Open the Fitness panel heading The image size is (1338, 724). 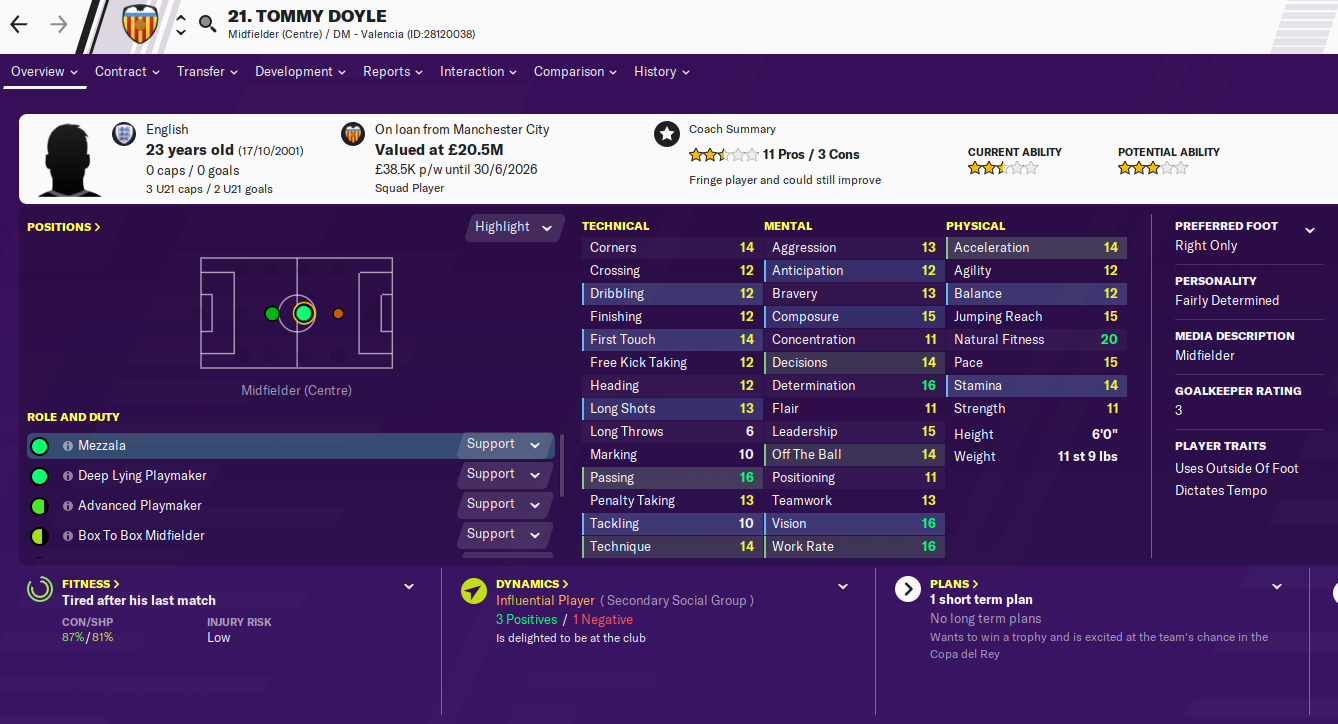point(91,584)
